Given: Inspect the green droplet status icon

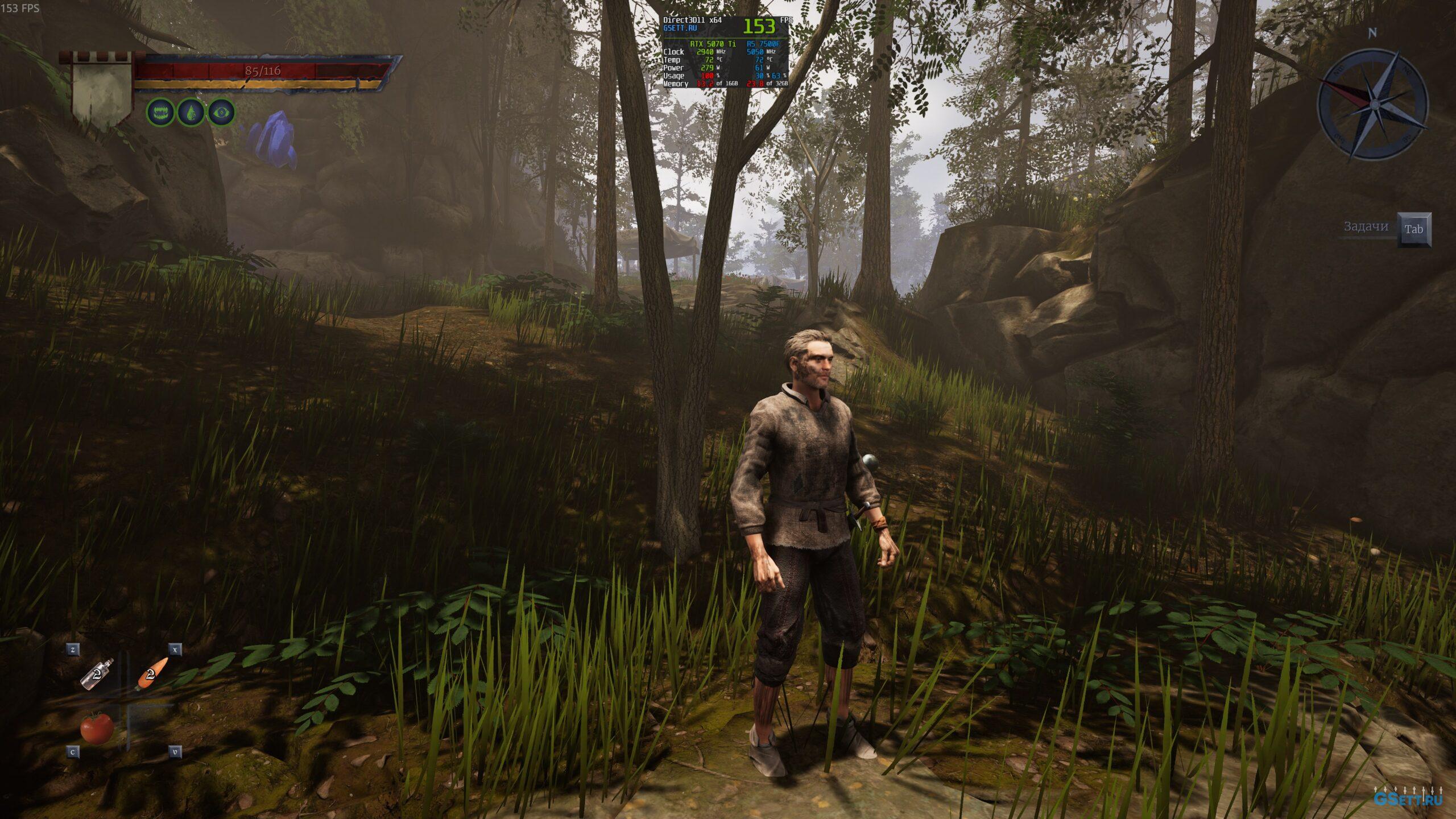Looking at the screenshot, I should click(191, 113).
